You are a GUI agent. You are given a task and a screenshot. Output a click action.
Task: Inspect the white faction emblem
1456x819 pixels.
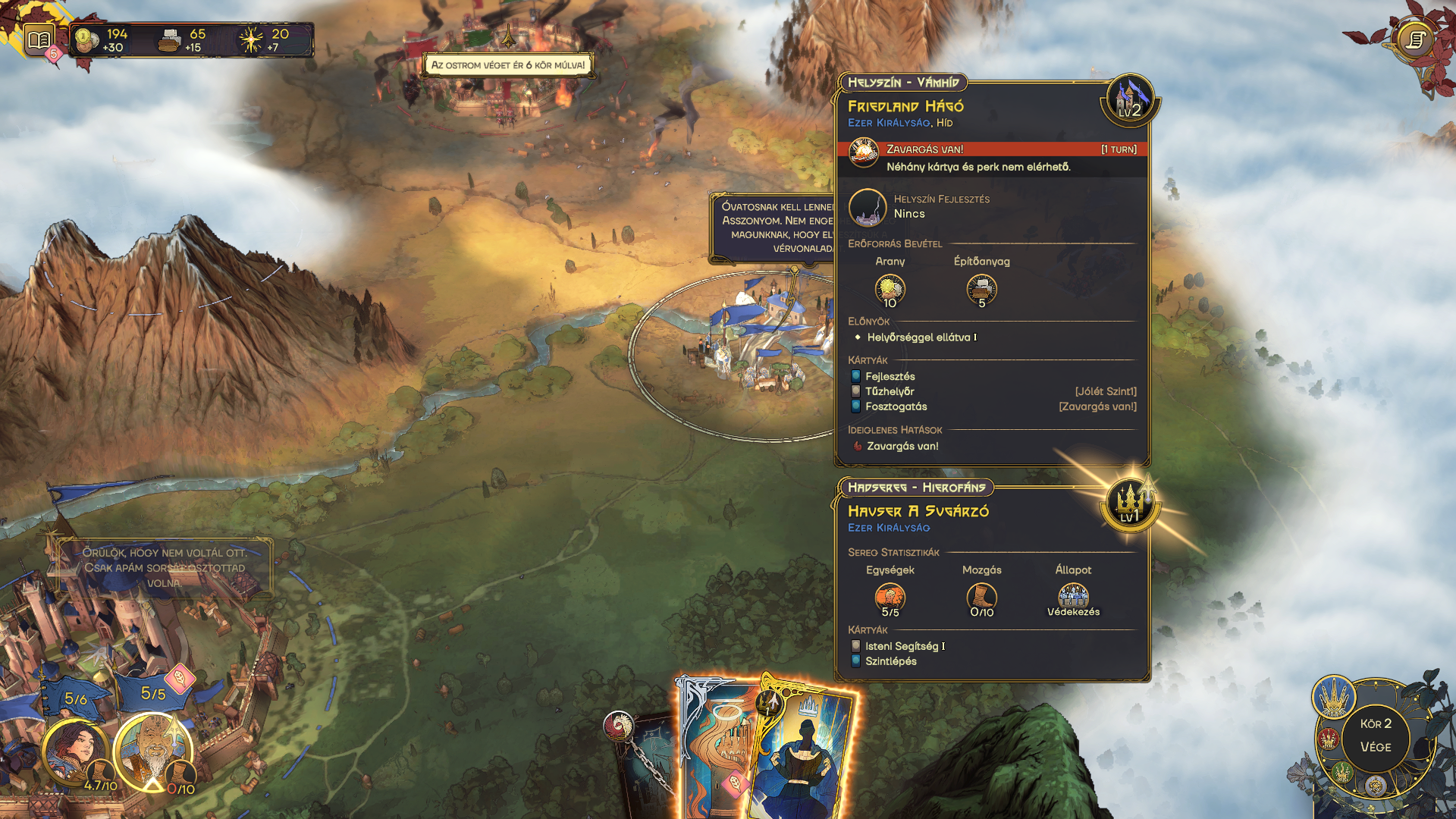(x=1375, y=786)
